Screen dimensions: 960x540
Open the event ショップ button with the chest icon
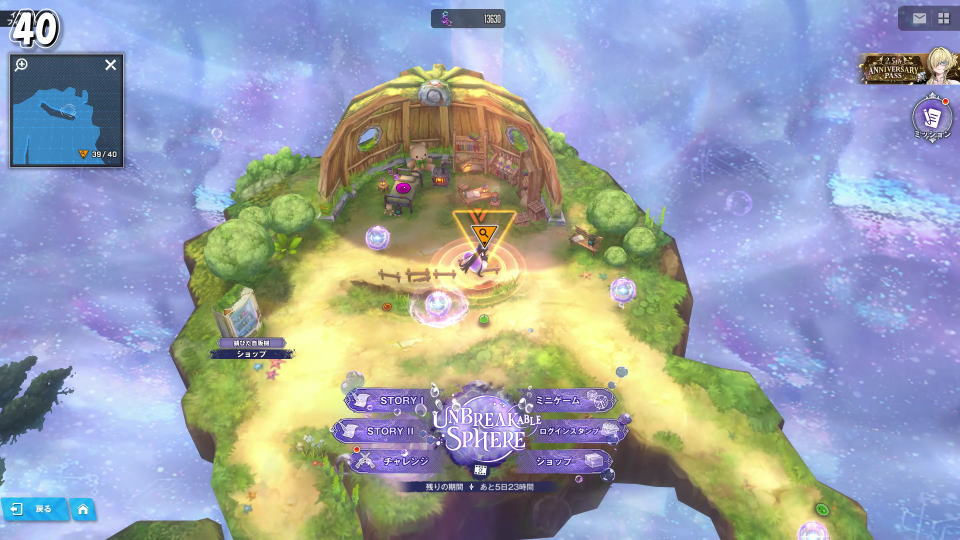(566, 461)
